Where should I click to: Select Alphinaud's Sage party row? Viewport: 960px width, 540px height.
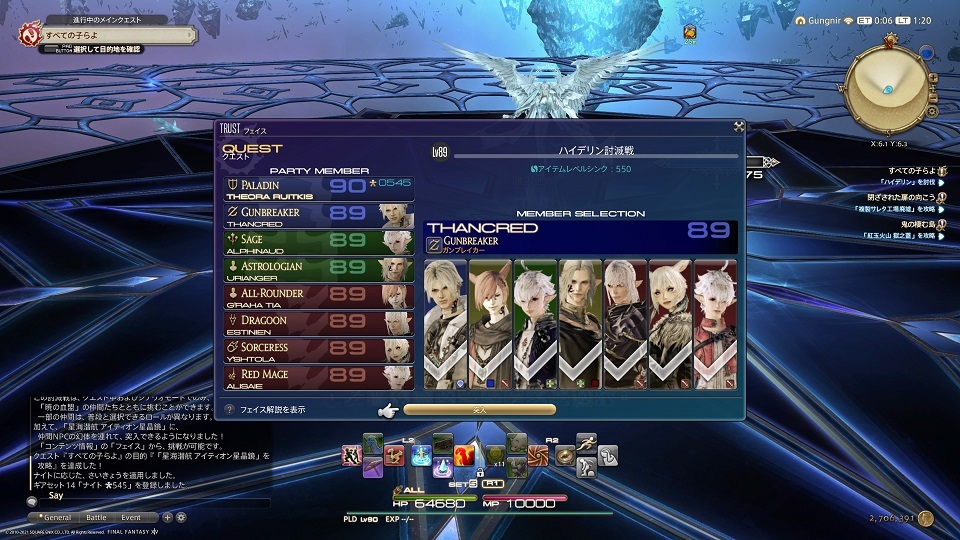(318, 244)
